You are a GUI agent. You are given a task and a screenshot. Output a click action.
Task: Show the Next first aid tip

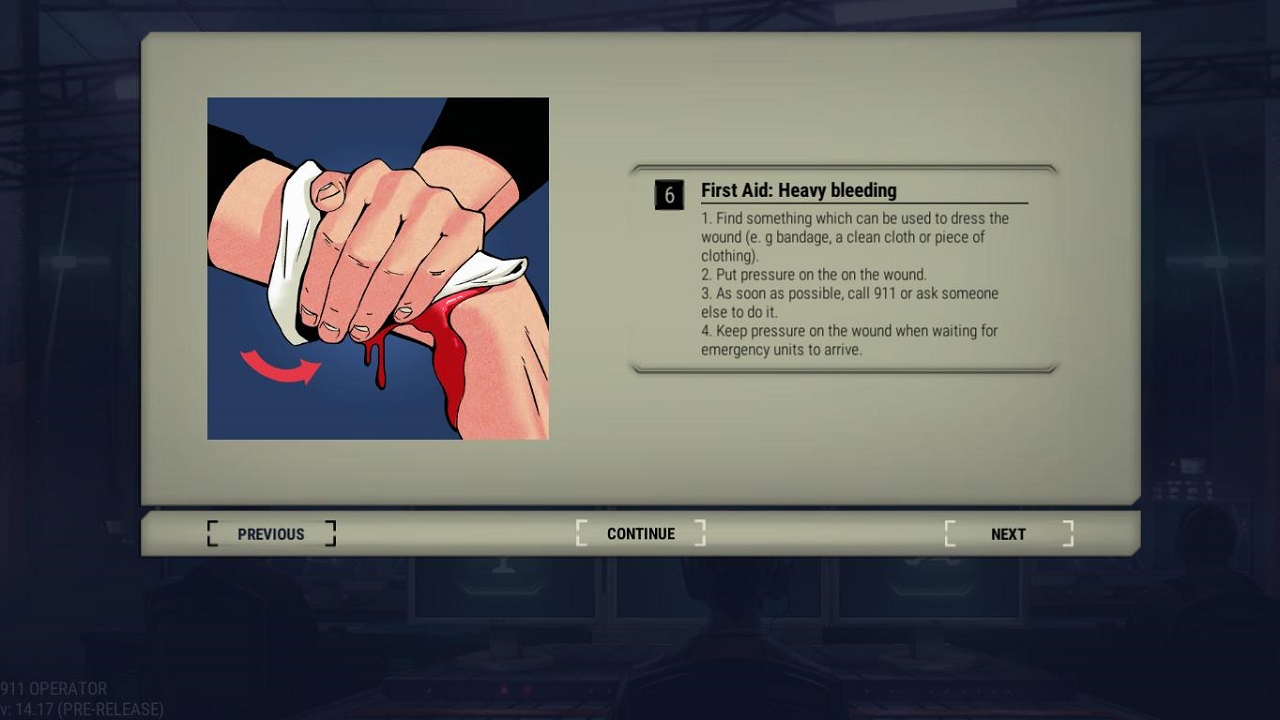1008,534
